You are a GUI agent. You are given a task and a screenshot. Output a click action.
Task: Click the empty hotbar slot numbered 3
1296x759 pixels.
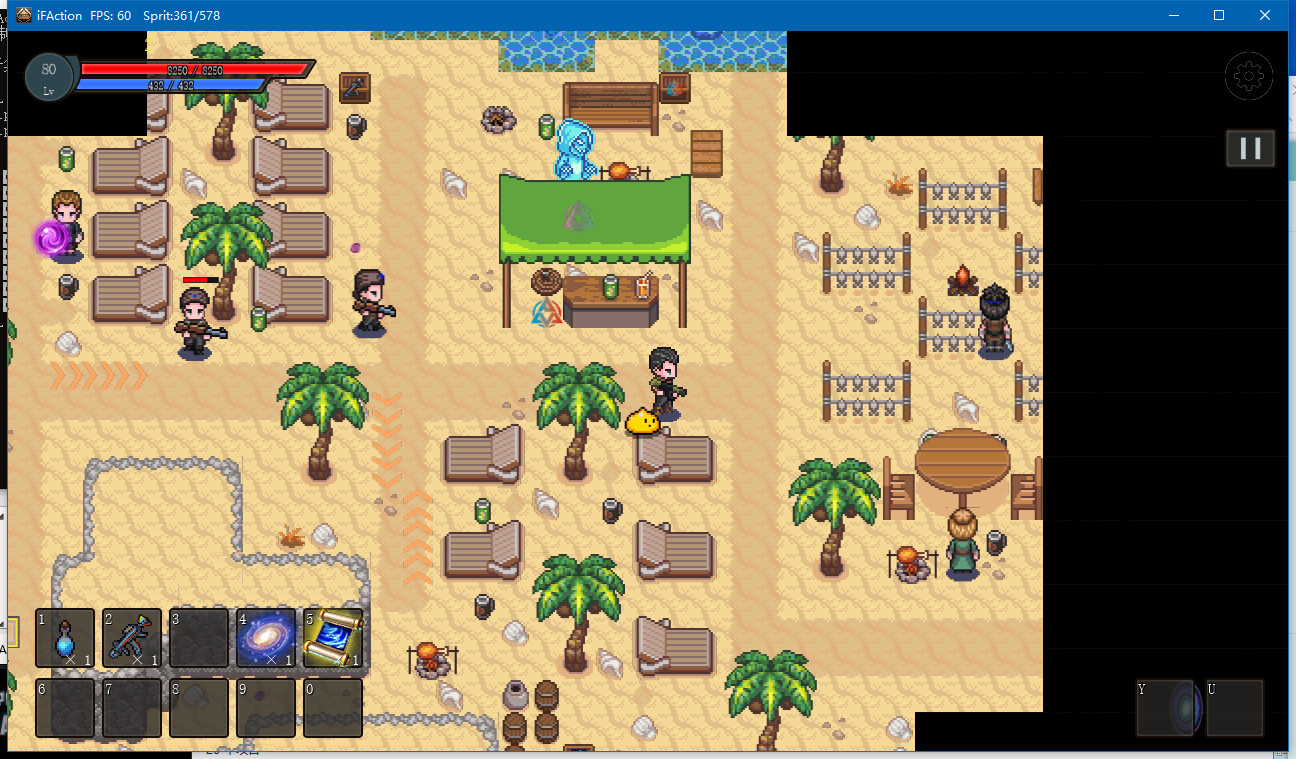click(x=199, y=638)
